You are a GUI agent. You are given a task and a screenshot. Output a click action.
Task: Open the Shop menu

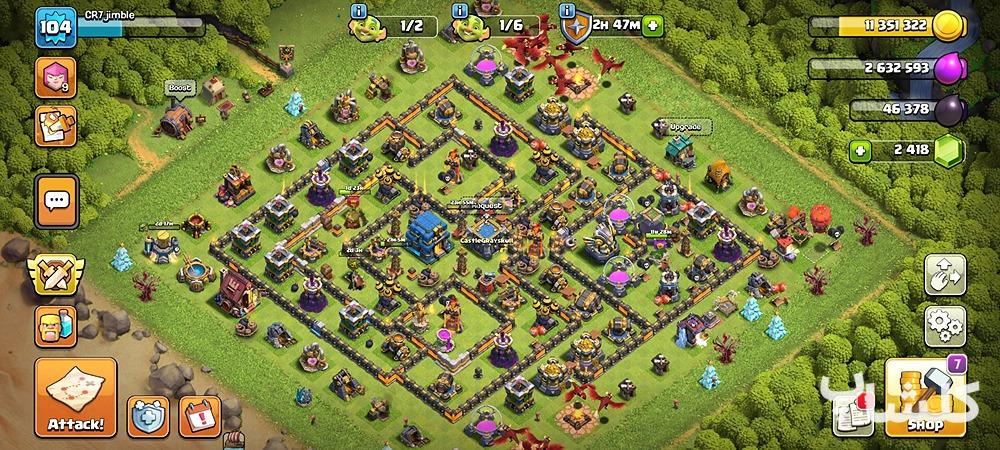click(924, 399)
